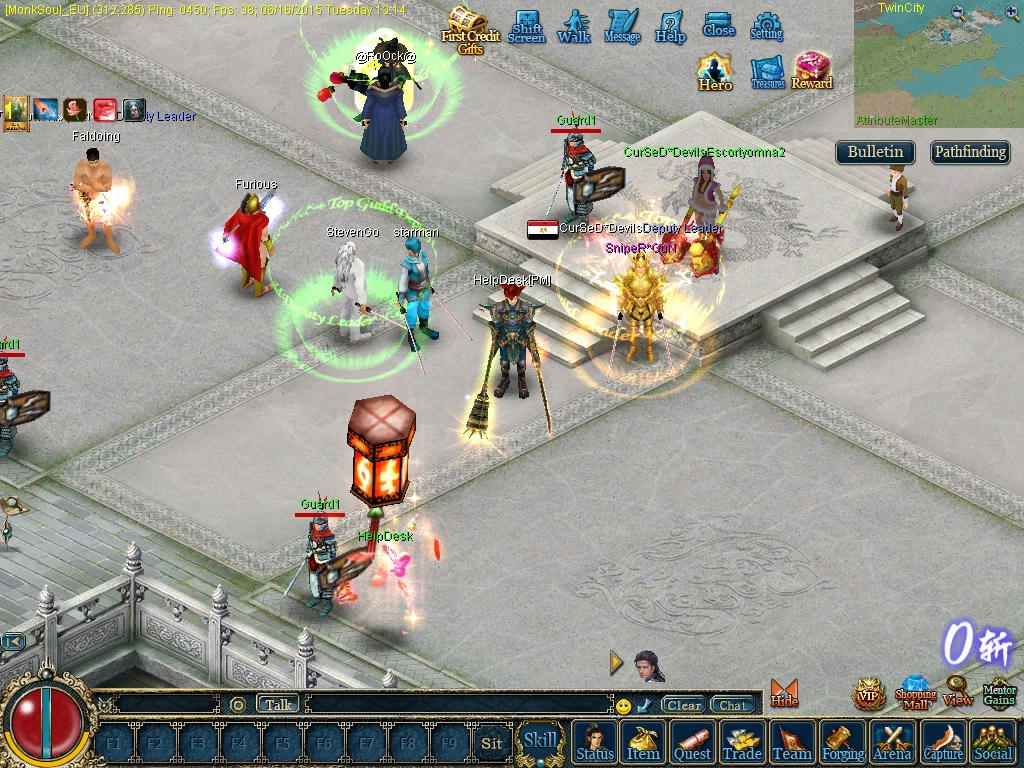This screenshot has height=768, width=1024.
Task: Open the Forging menu
Action: coord(843,743)
